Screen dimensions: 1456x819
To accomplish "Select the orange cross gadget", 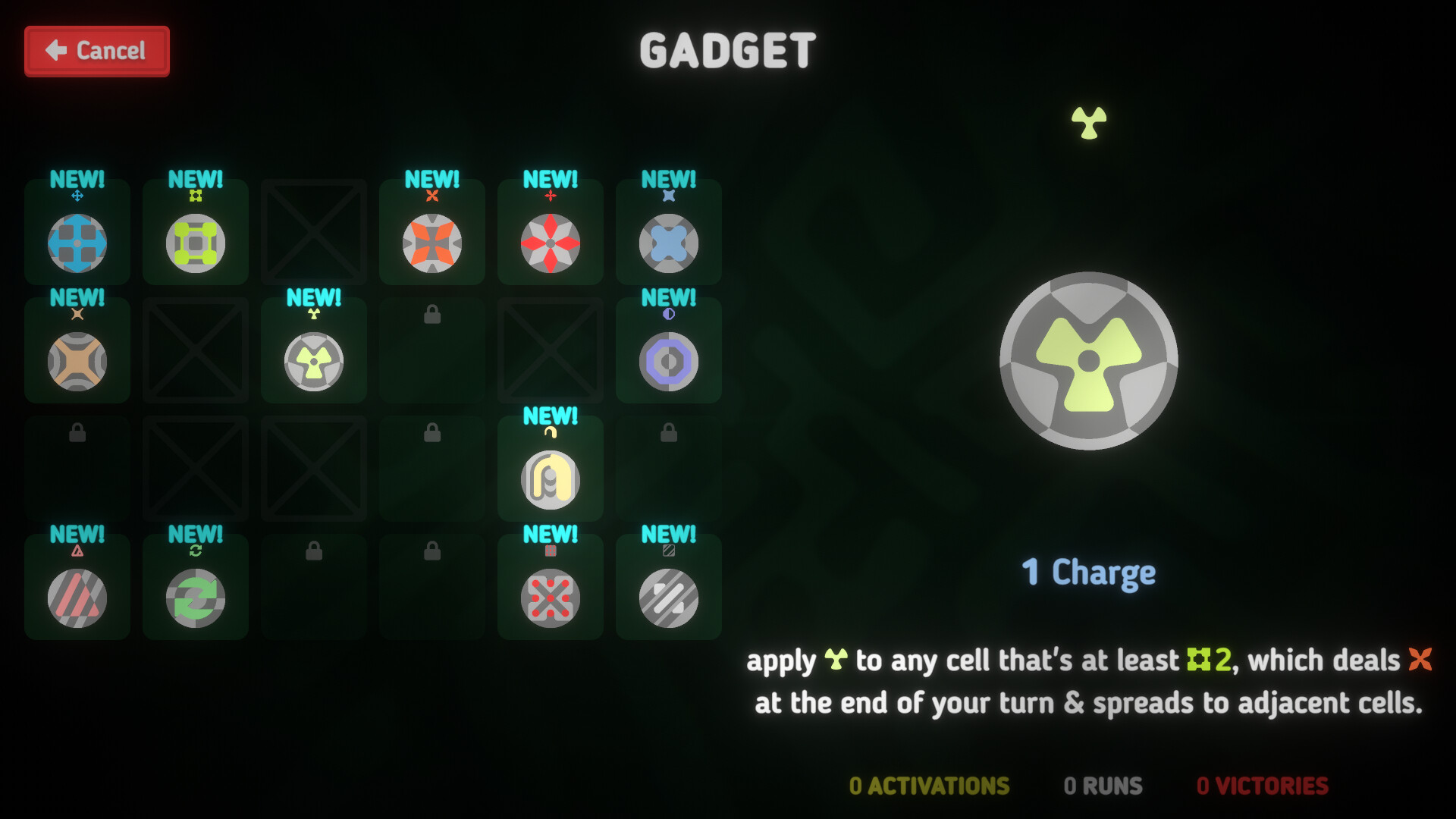I will [x=431, y=243].
